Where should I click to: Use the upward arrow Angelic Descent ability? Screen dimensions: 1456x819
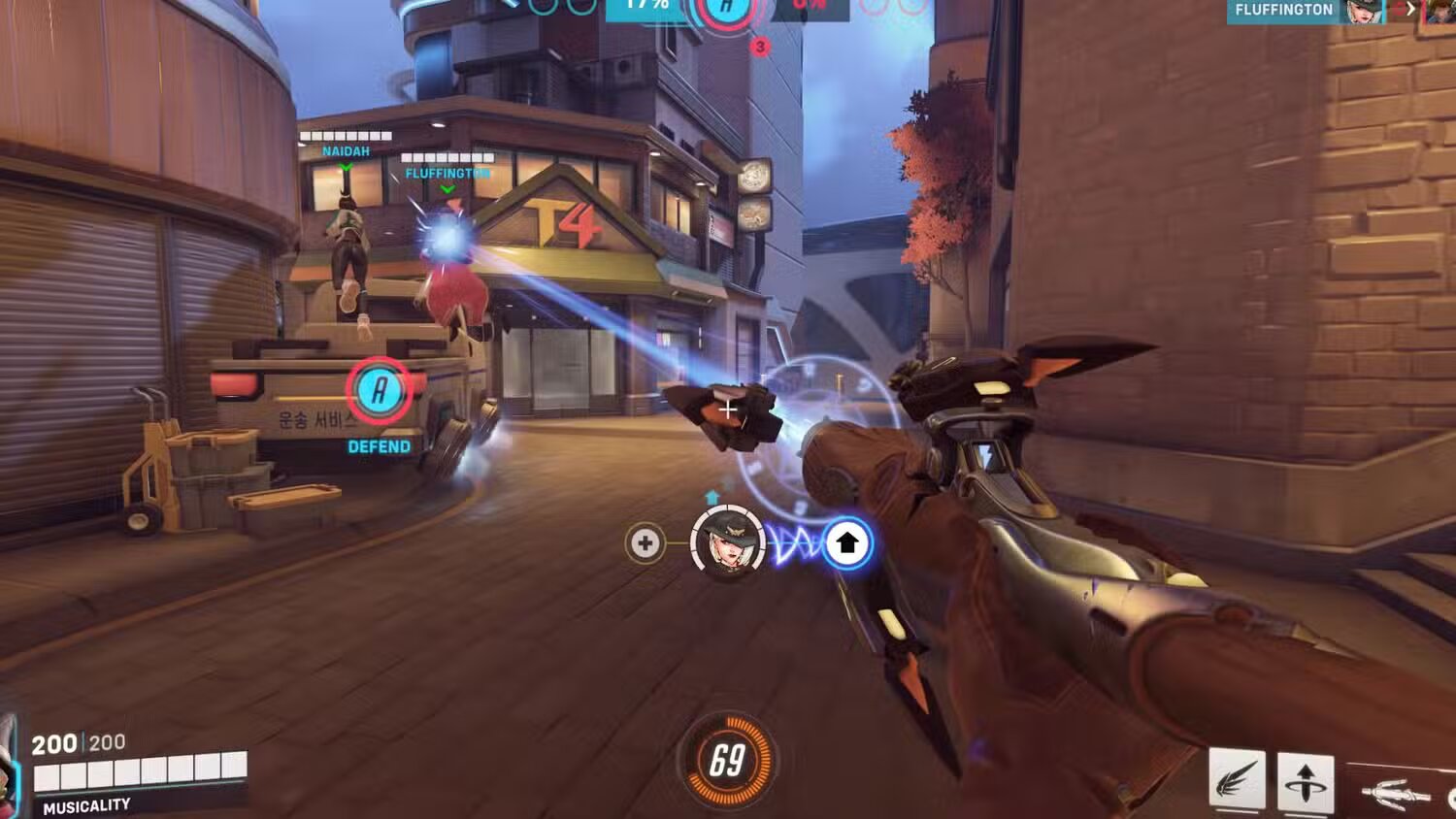pyautogui.click(x=1305, y=780)
